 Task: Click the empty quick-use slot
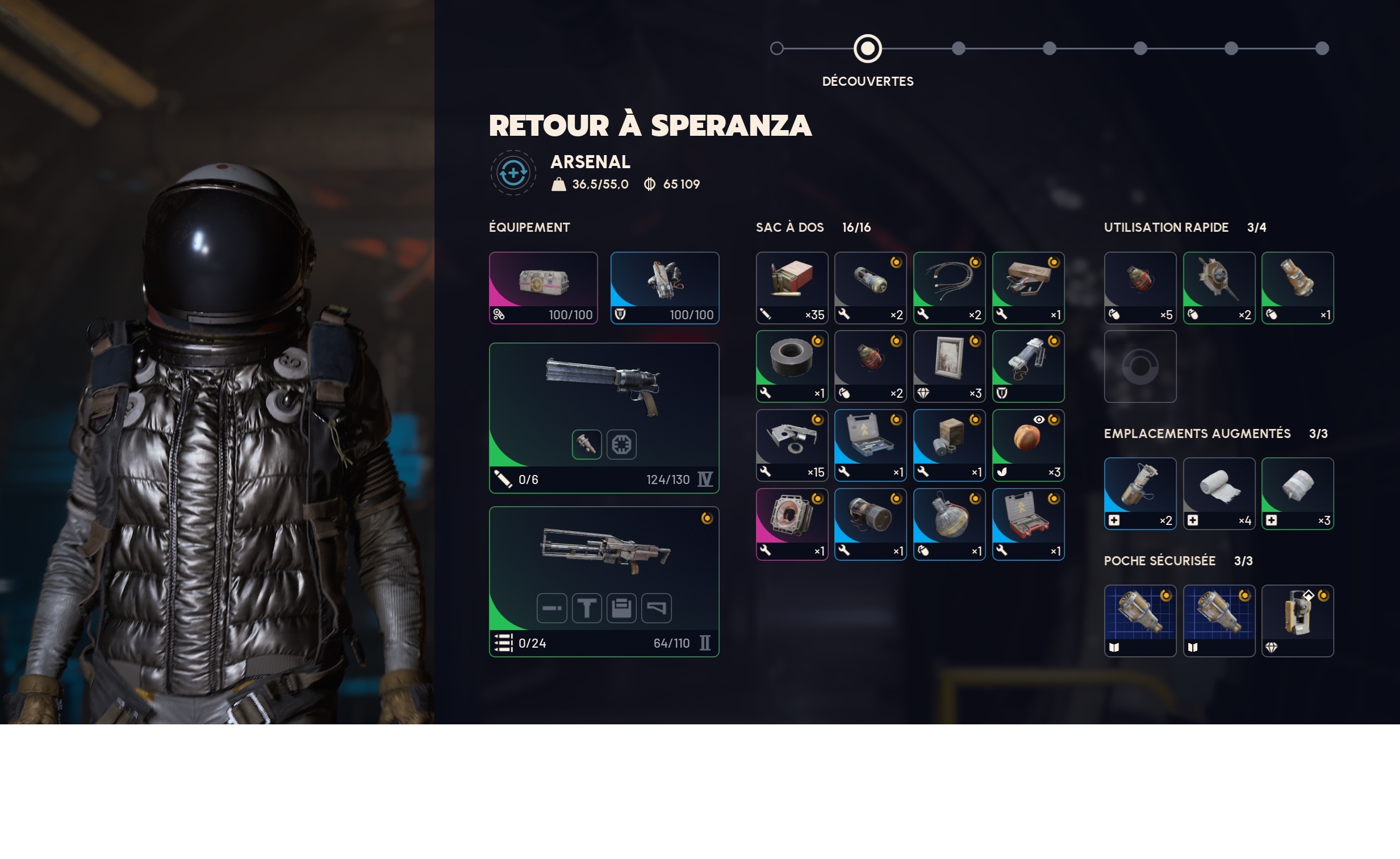click(1140, 366)
